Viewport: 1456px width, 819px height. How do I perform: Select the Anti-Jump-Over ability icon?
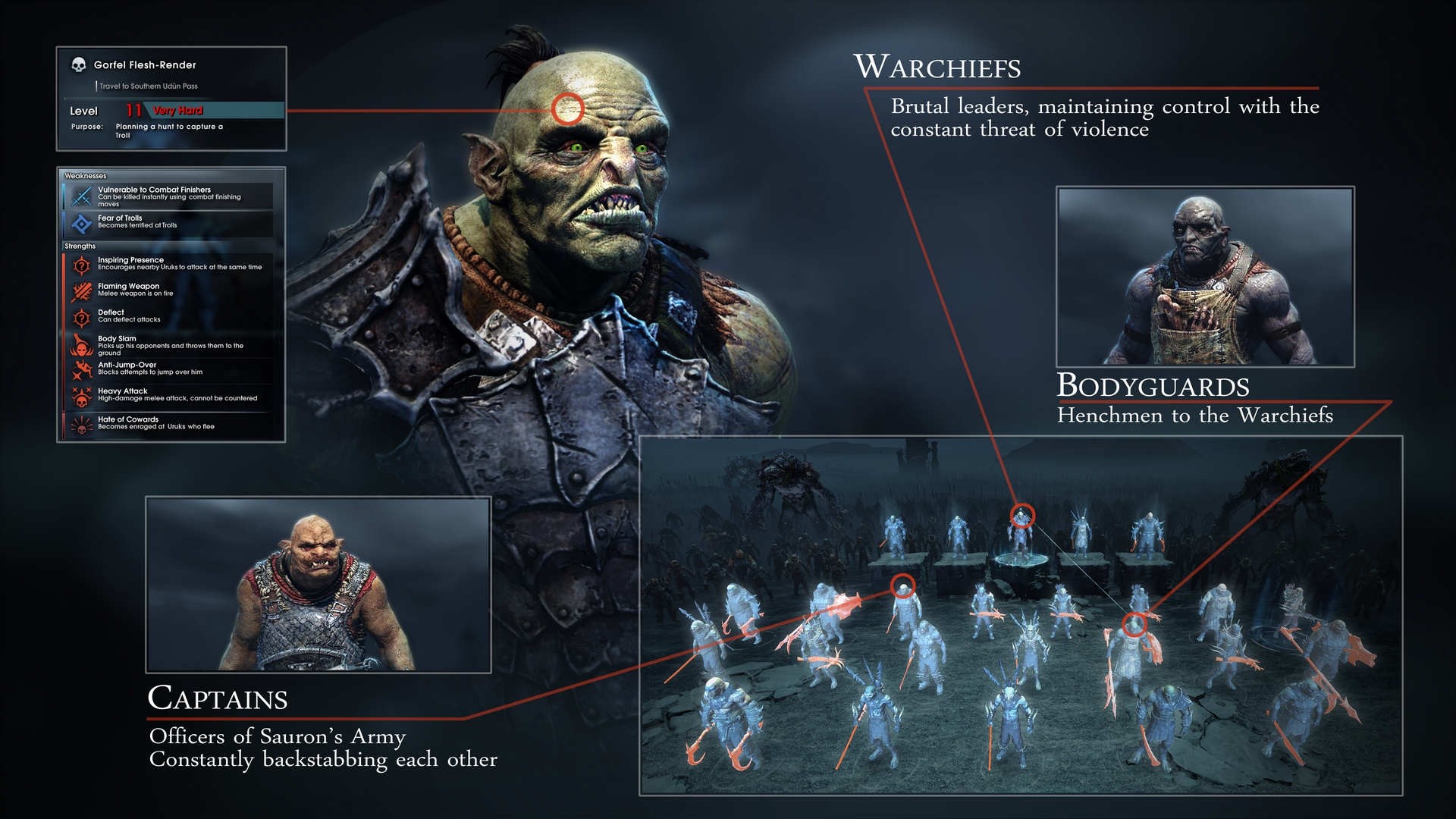83,370
